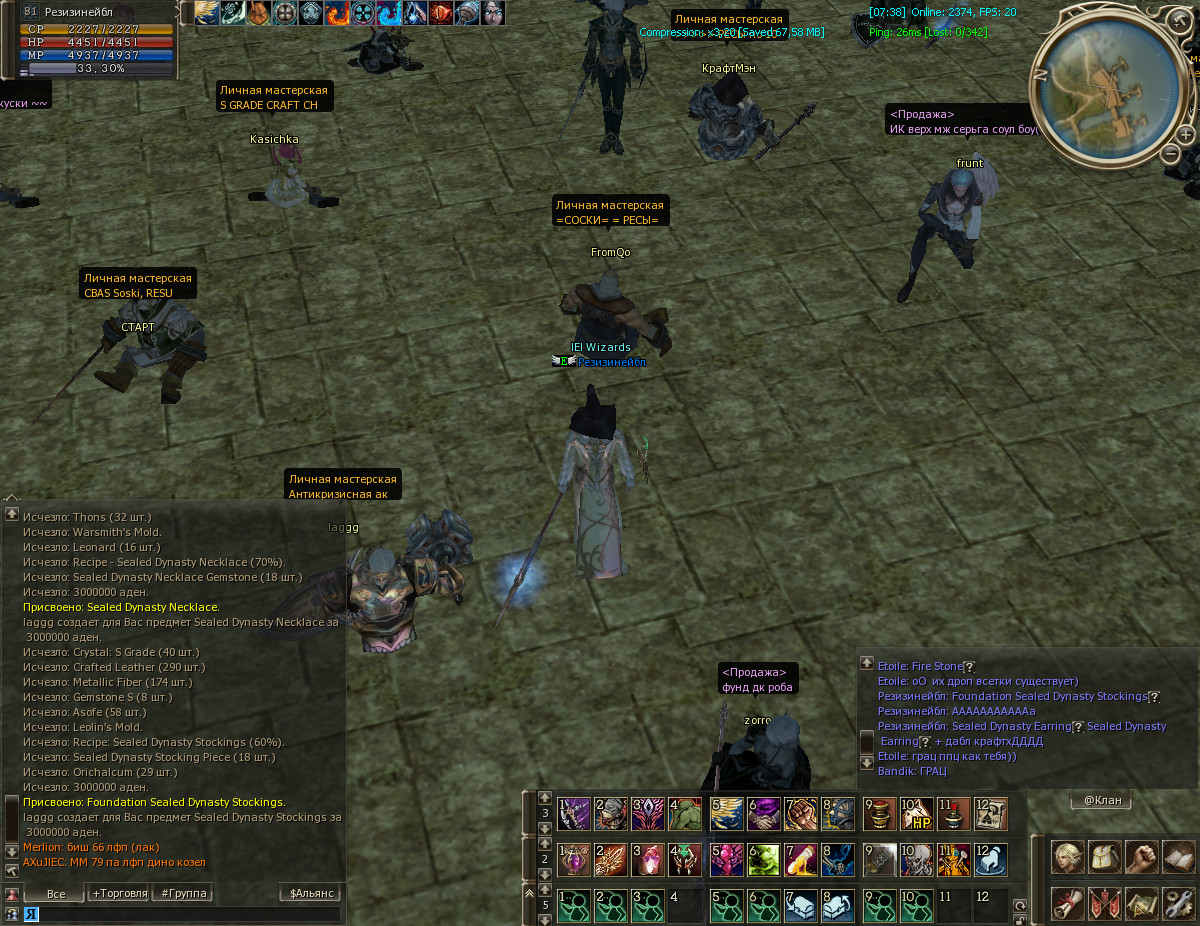
Task: Open the actions fist icon
Action: 1141,857
